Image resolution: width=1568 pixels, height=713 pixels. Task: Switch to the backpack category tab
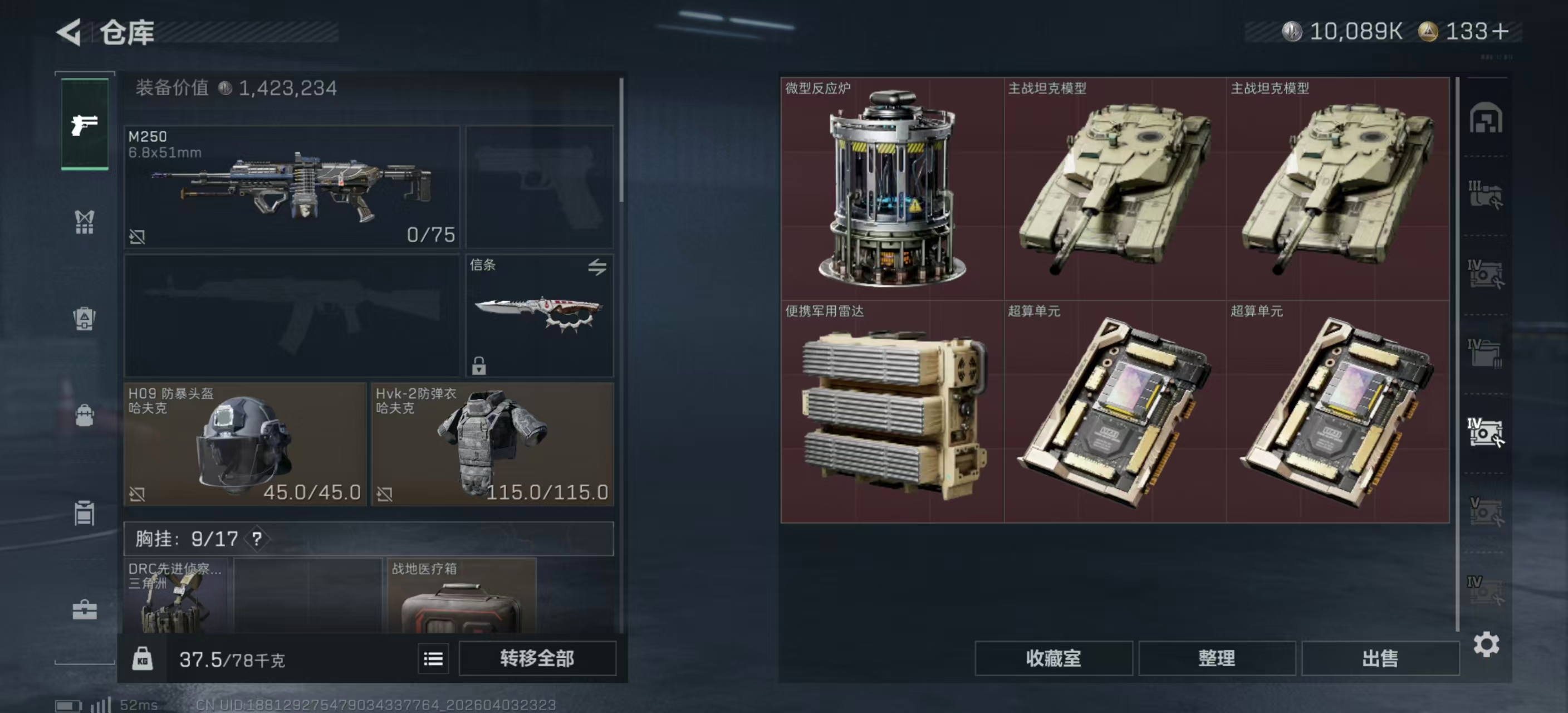click(x=85, y=416)
